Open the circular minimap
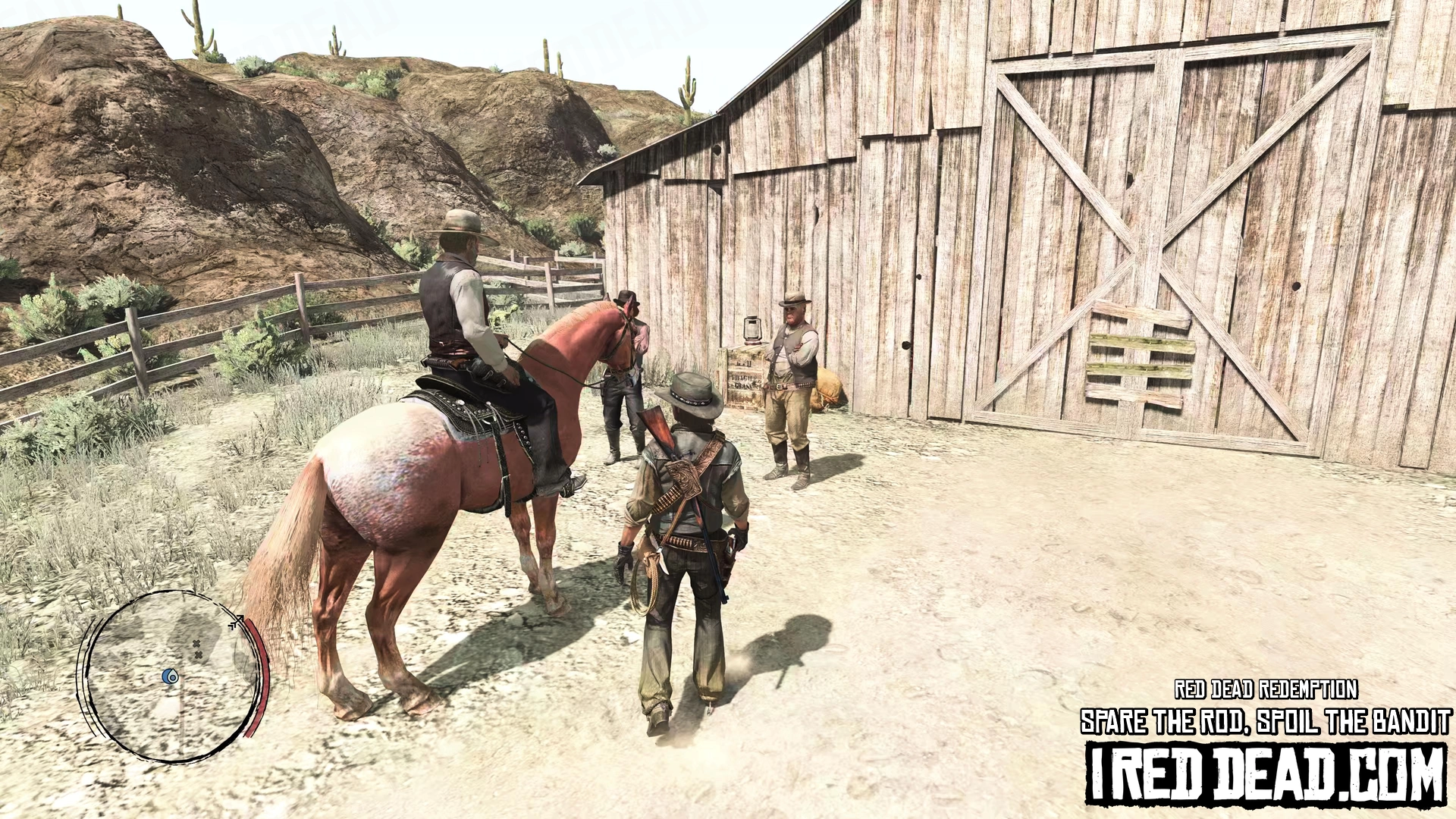1456x819 pixels. [x=173, y=676]
